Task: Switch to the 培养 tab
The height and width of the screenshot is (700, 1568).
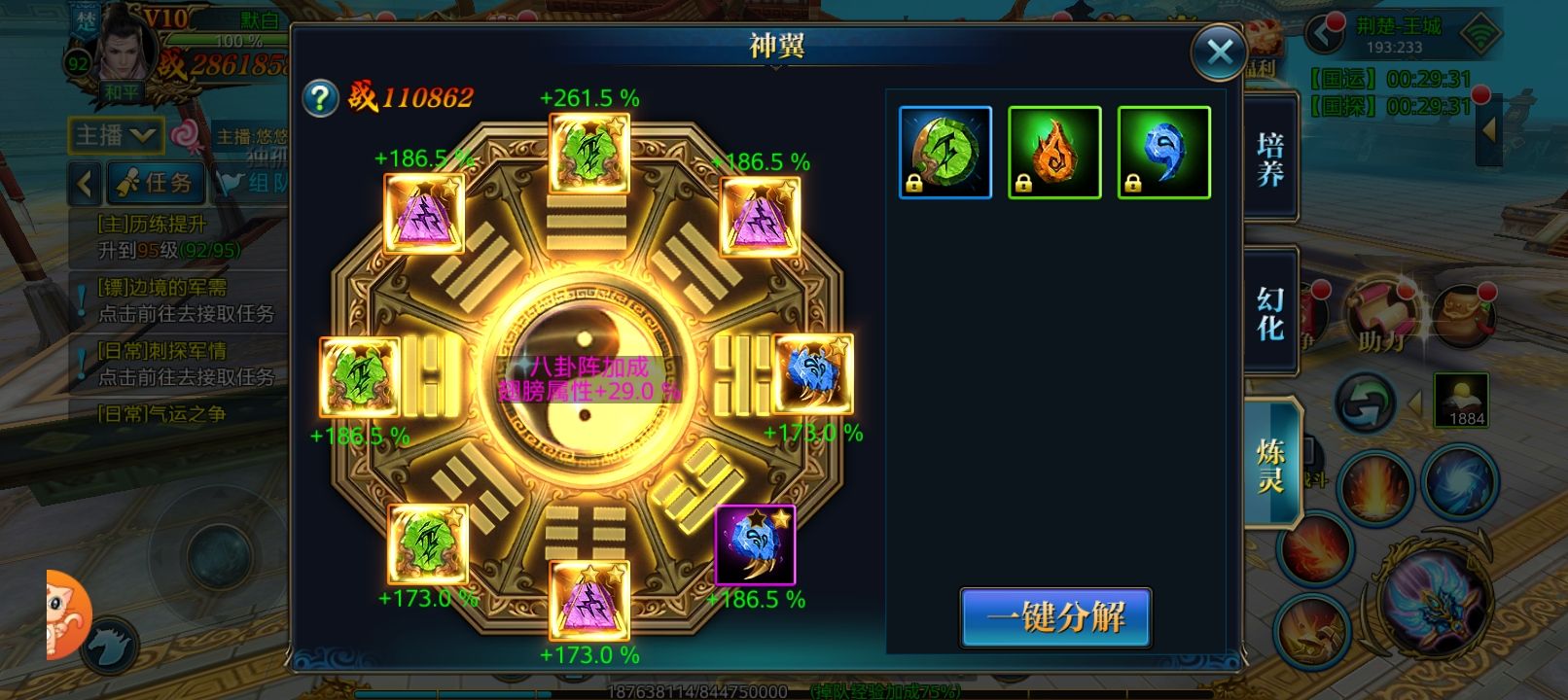Action: pos(1270,159)
